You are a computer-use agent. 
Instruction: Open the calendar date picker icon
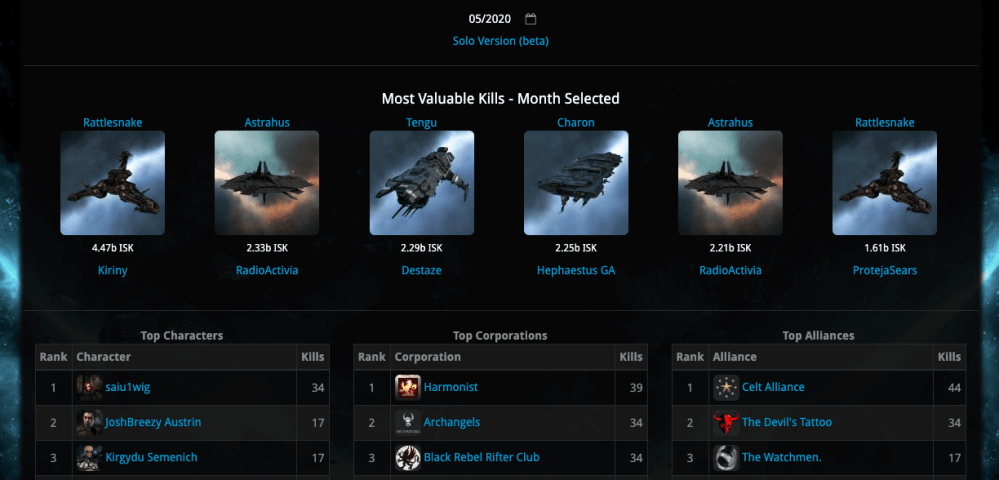point(531,19)
